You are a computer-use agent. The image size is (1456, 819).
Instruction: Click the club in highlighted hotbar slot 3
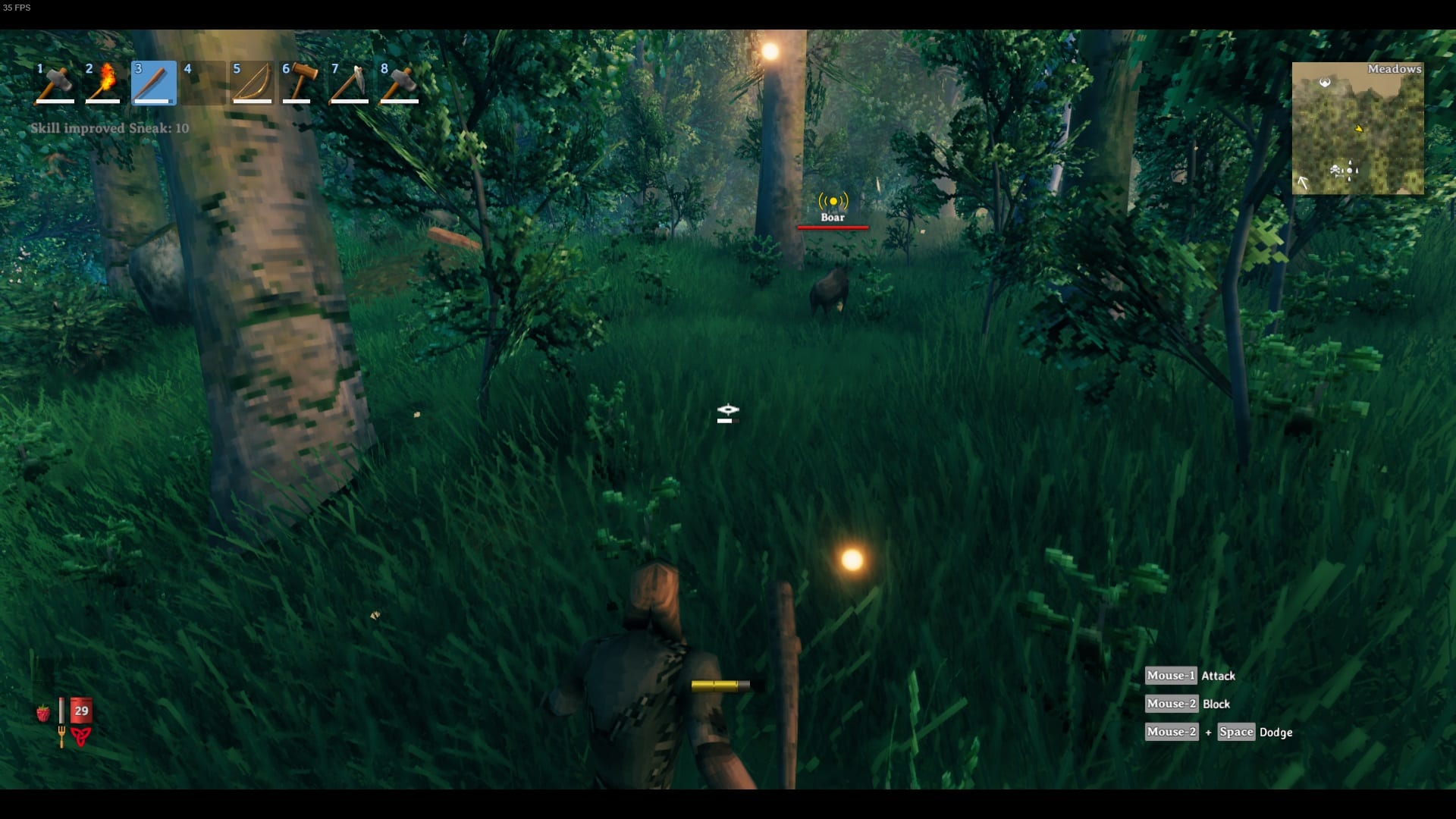[152, 82]
